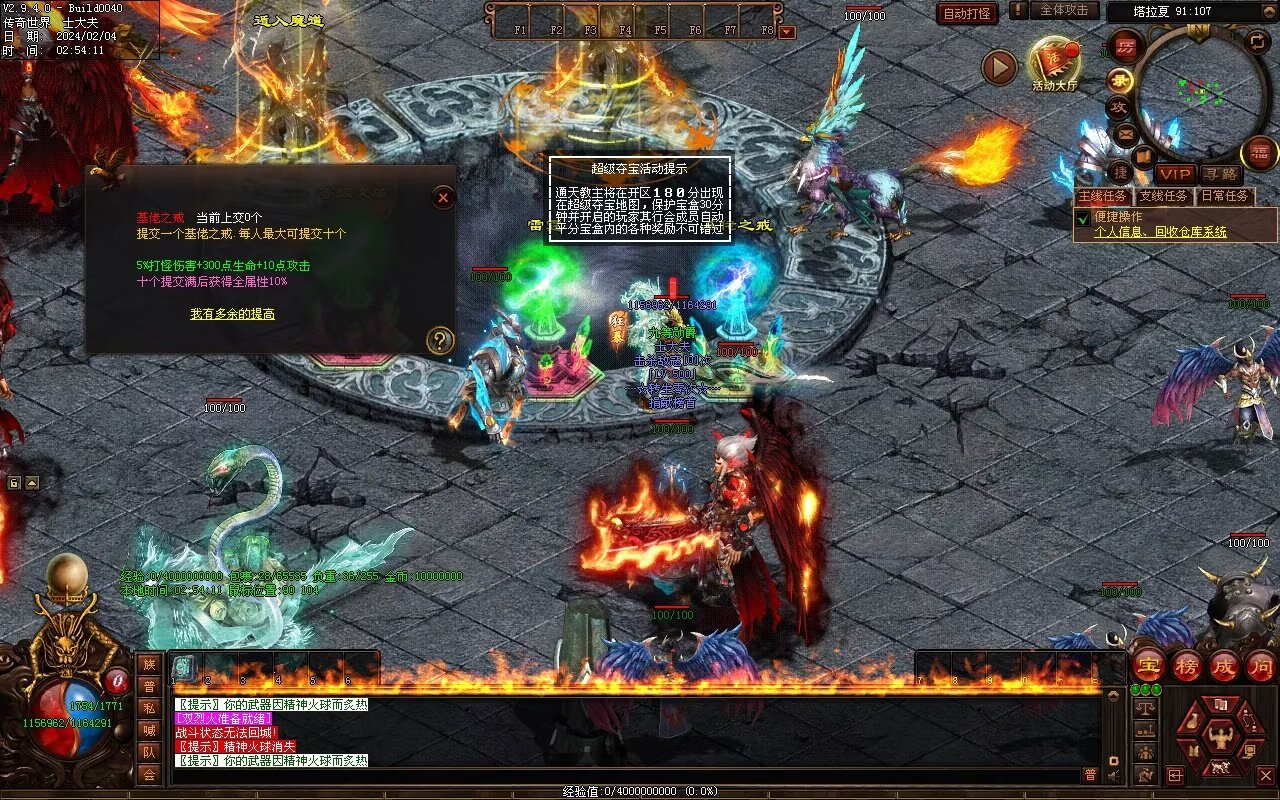Select the 私 private chat channel
This screenshot has height=800, width=1280.
click(x=149, y=708)
